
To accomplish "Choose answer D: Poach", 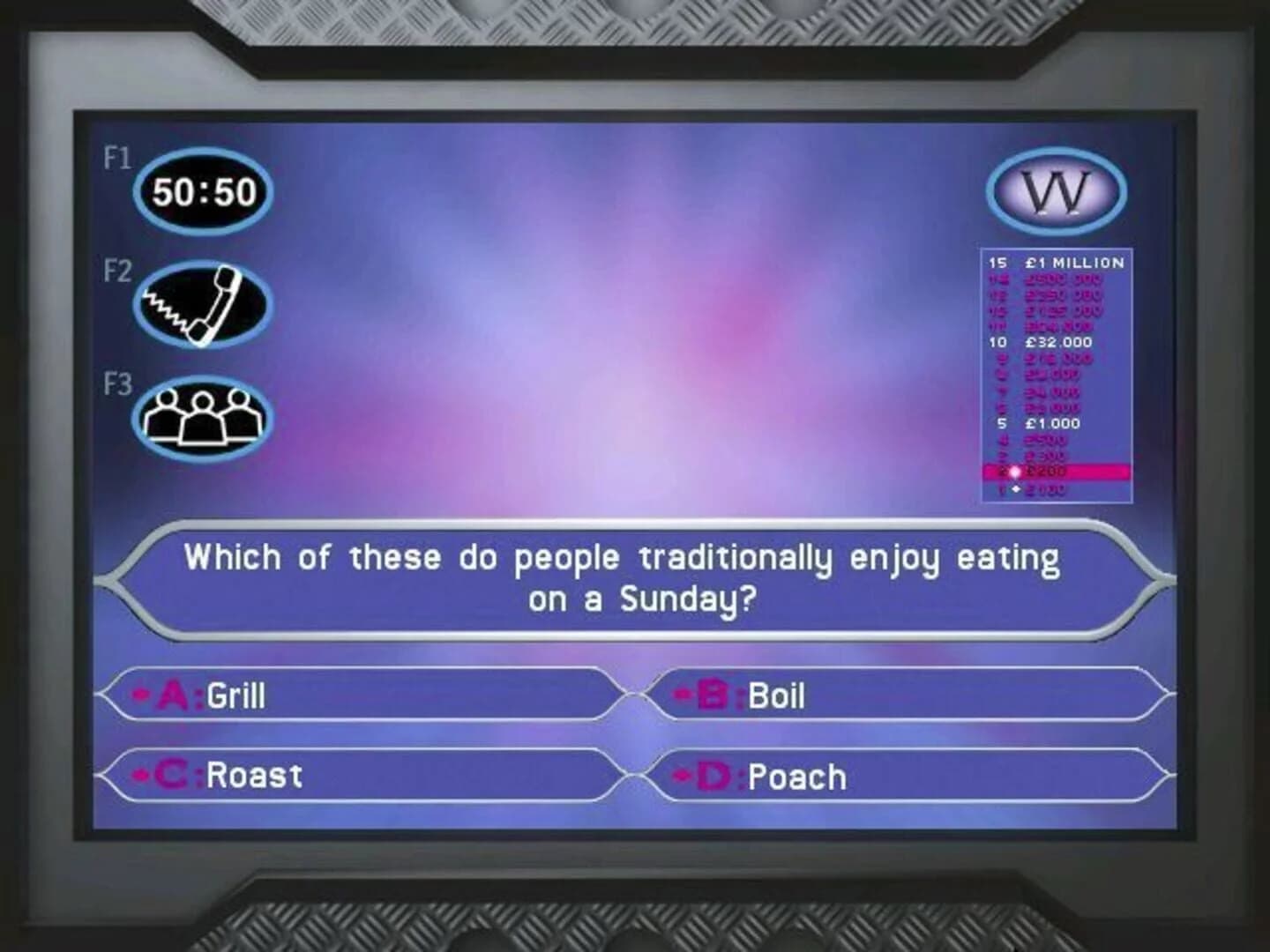I will tap(795, 777).
